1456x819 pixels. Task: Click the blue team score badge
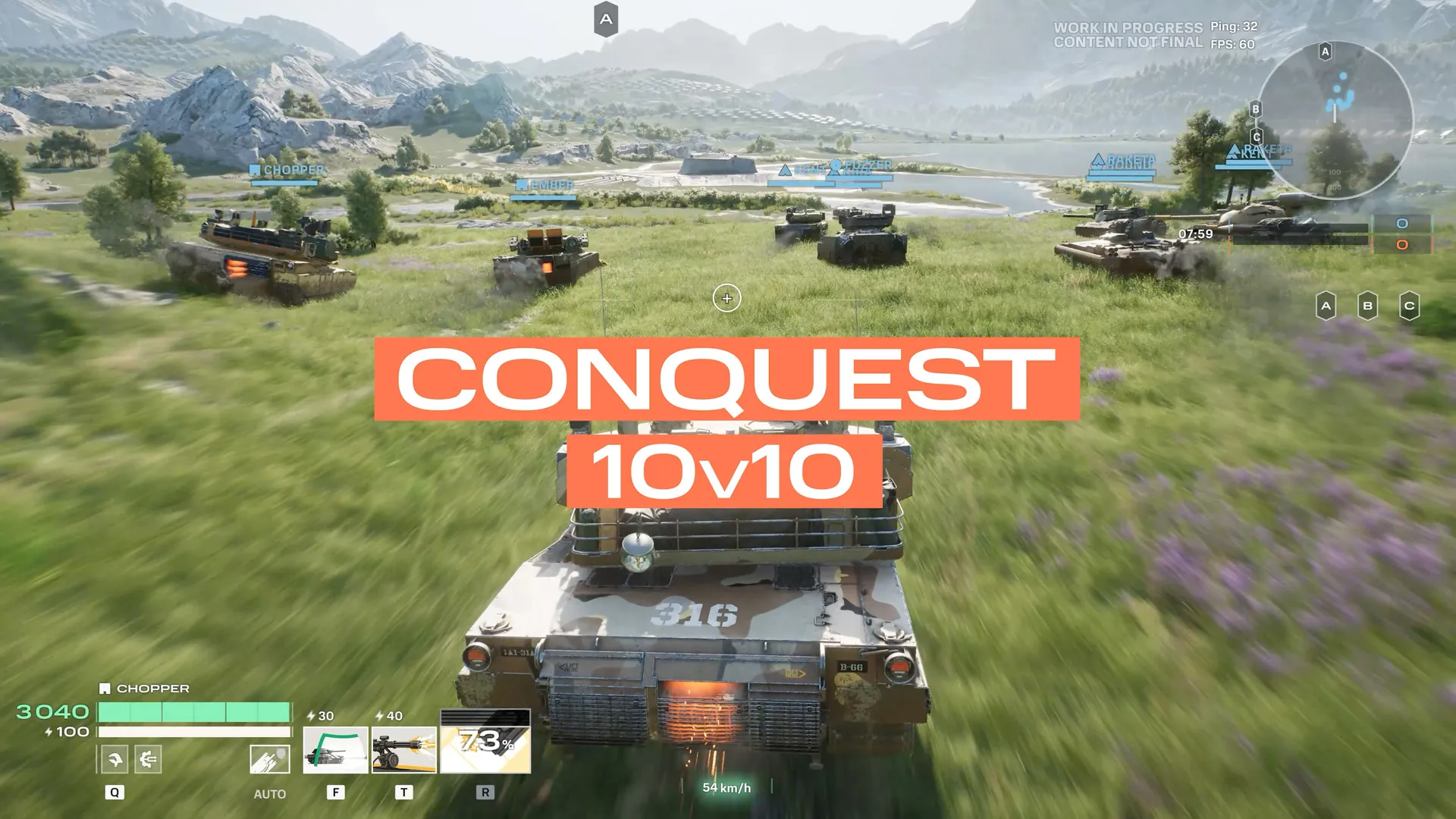(1401, 224)
